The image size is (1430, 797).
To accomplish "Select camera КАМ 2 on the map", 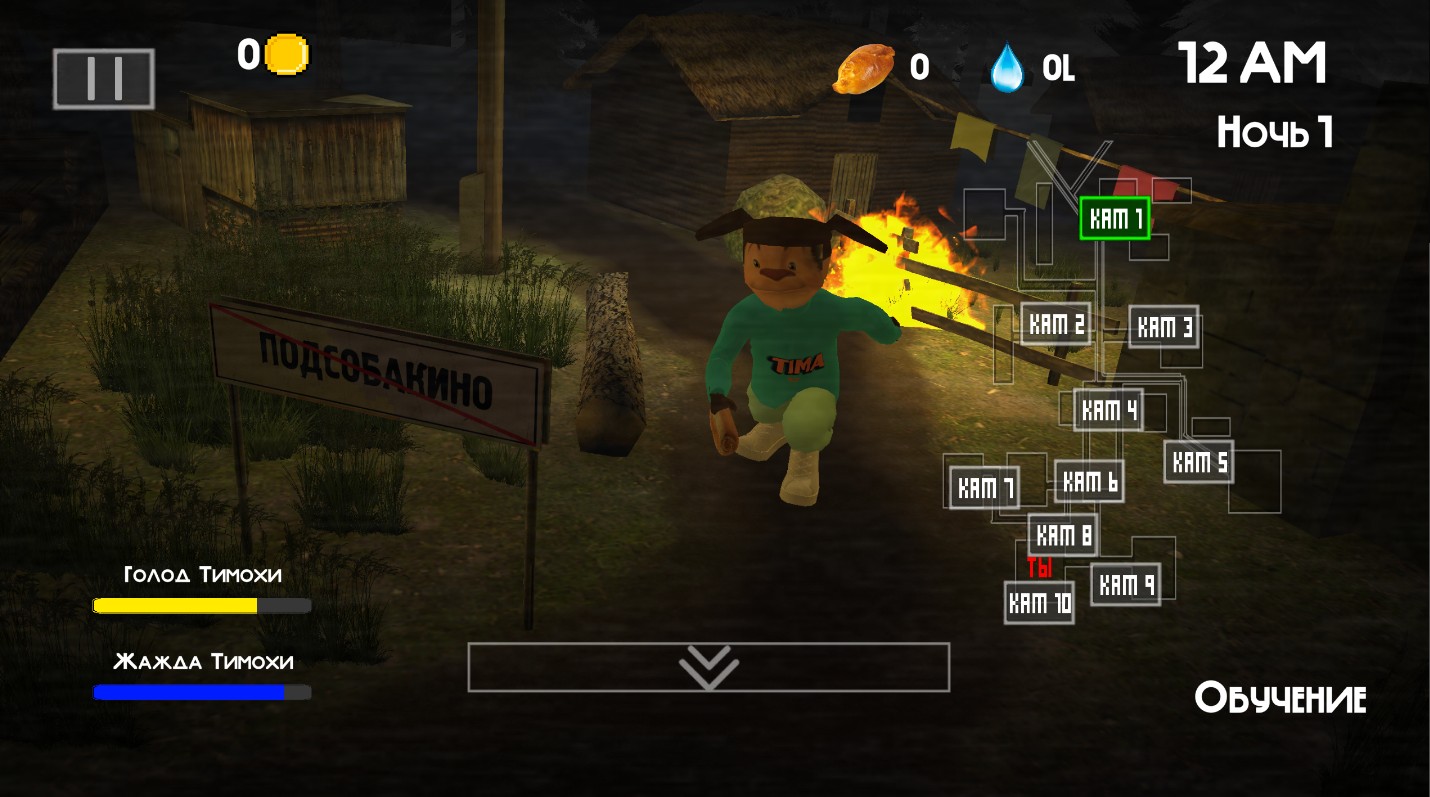I will coord(1056,324).
